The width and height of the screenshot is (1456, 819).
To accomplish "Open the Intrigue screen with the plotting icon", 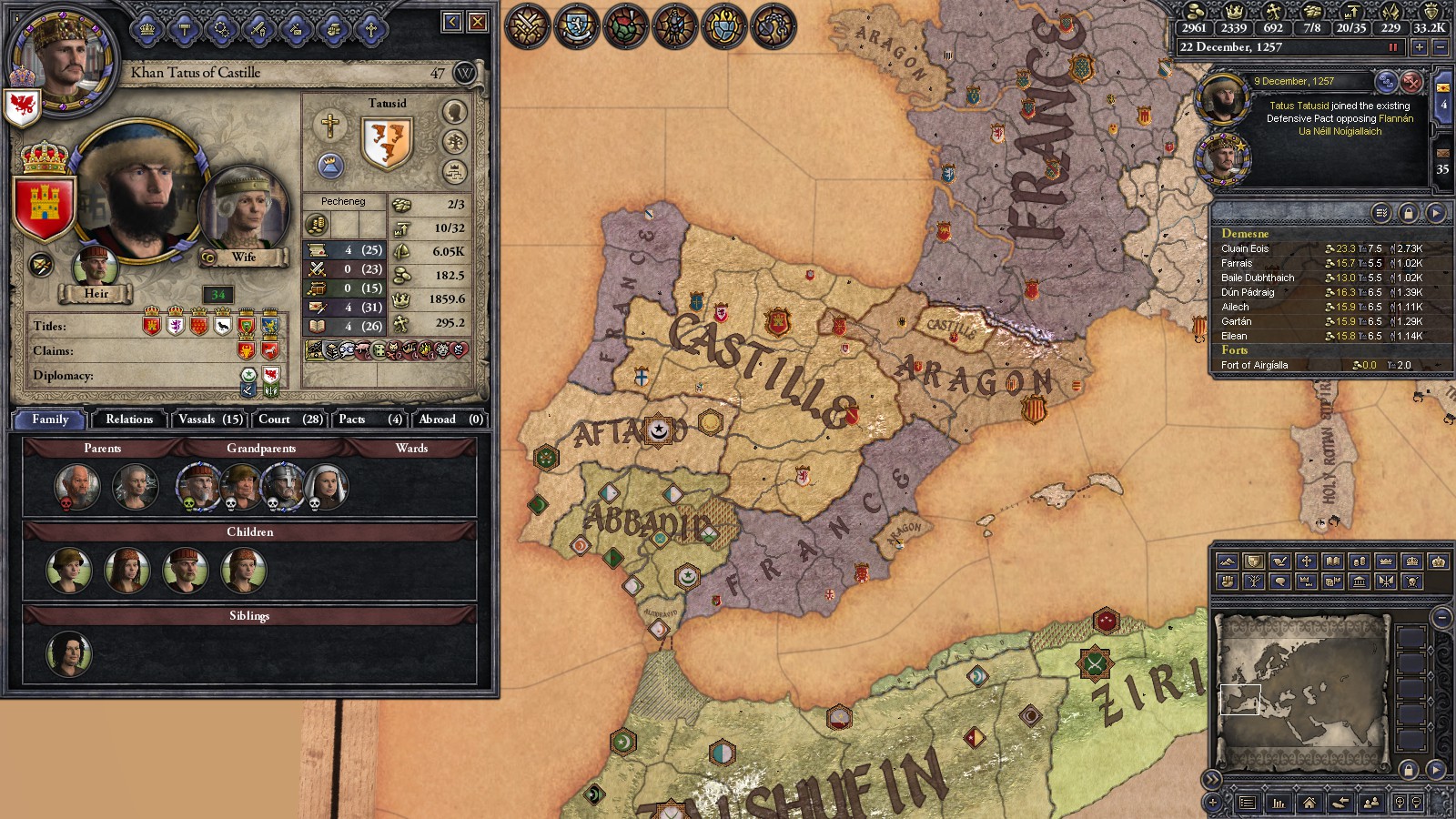I will pyautogui.click(x=295, y=29).
